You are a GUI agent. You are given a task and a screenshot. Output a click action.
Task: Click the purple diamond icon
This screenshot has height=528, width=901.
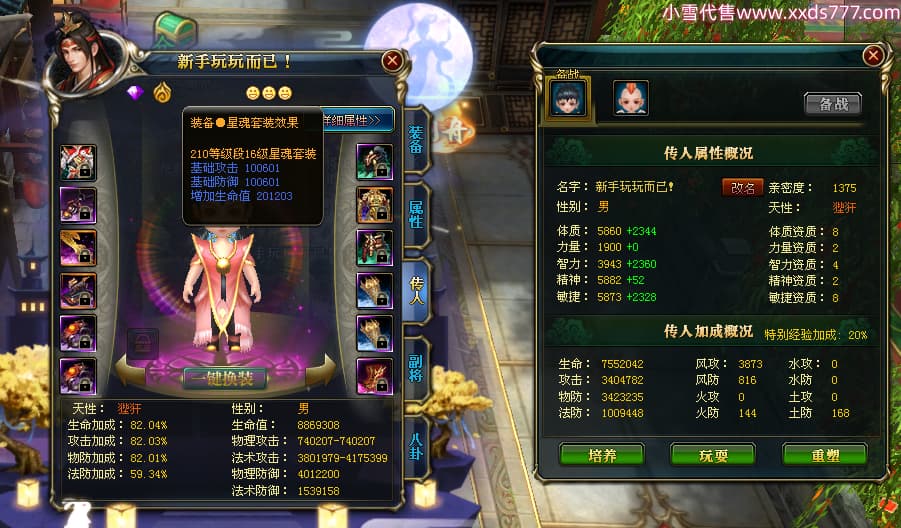[137, 93]
